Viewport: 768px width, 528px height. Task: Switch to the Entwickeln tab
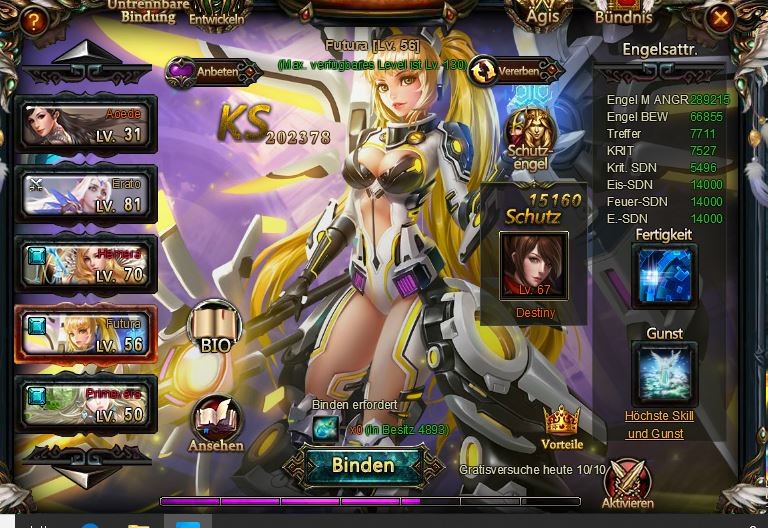point(215,19)
